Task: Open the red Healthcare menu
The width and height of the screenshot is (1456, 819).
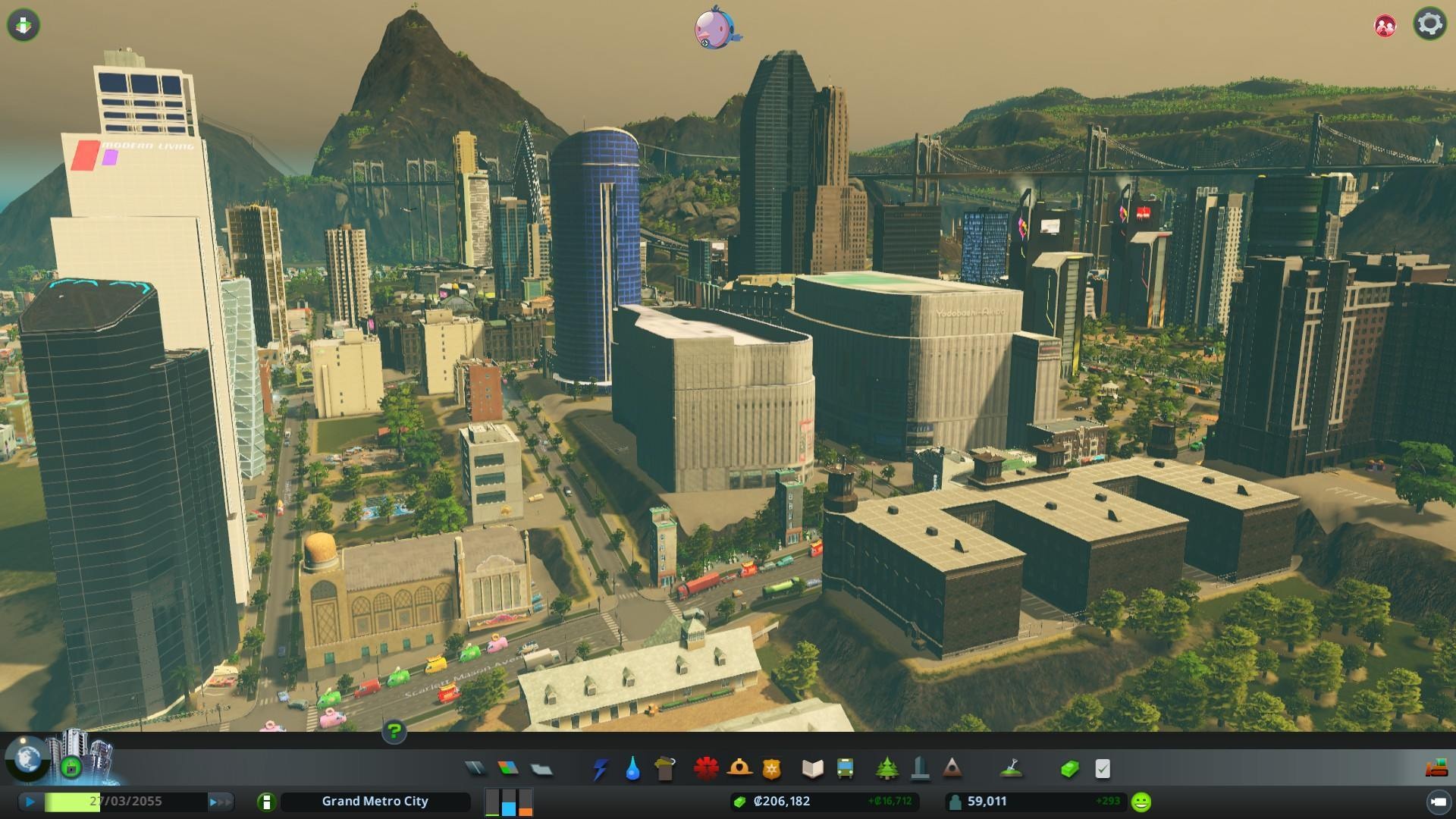Action: 706,769
